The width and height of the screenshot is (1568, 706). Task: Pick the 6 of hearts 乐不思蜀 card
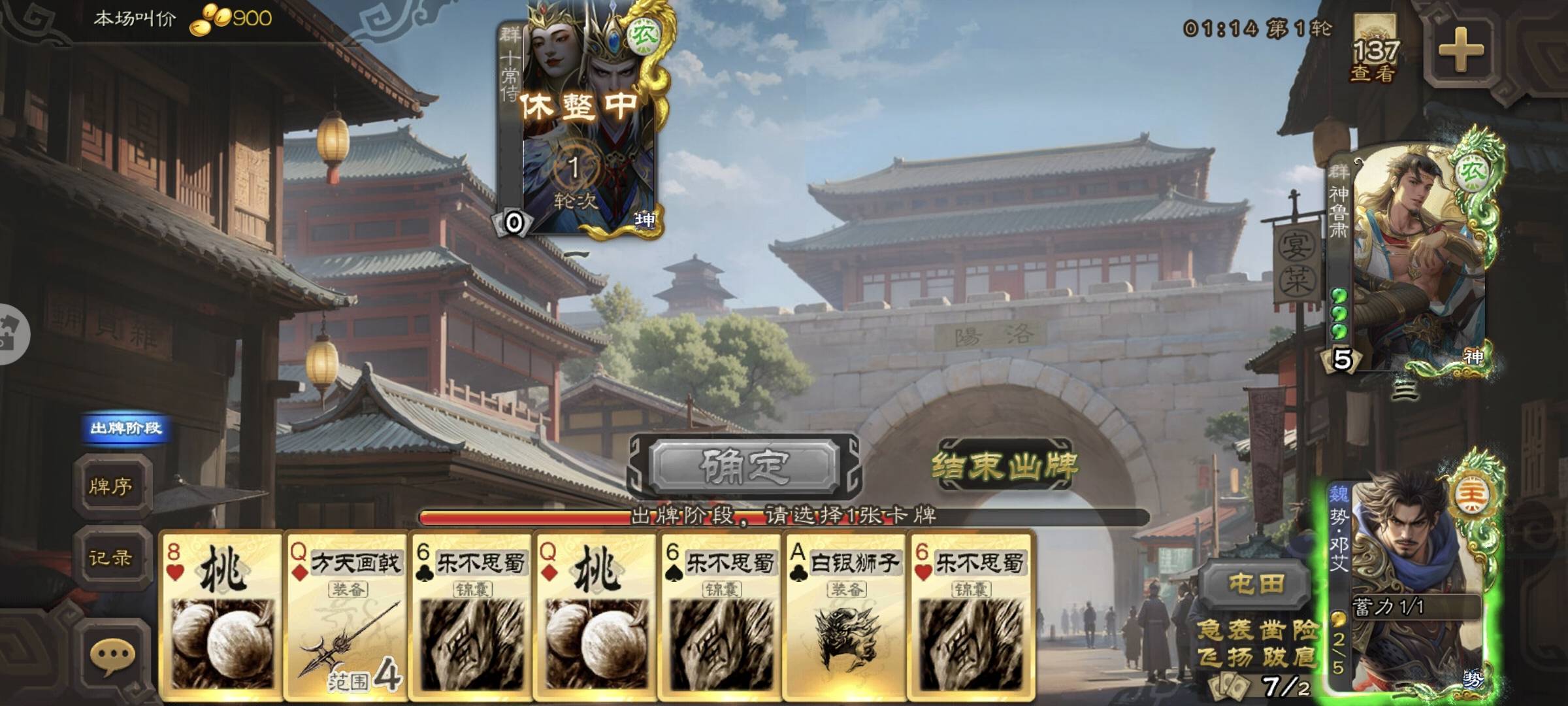pos(970,614)
